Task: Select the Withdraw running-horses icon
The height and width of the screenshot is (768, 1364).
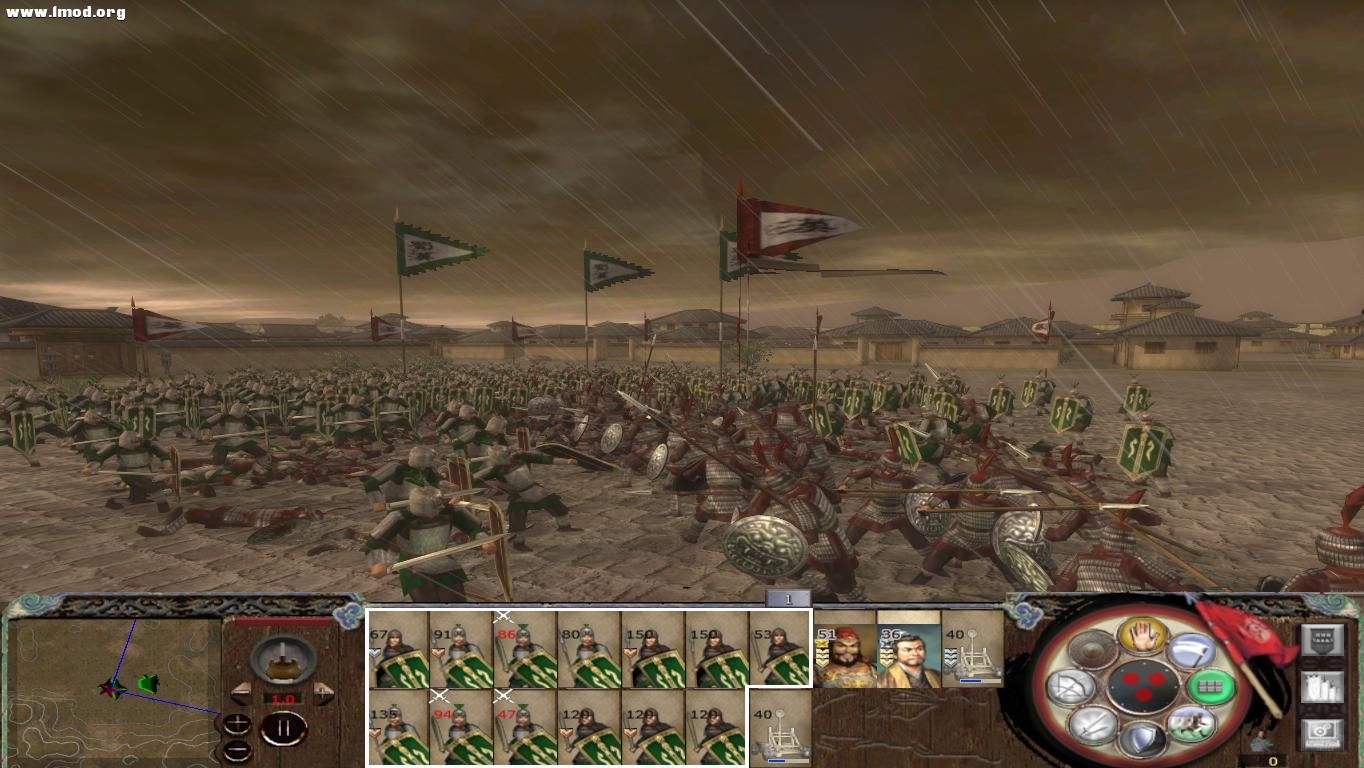Action: [x=1192, y=726]
